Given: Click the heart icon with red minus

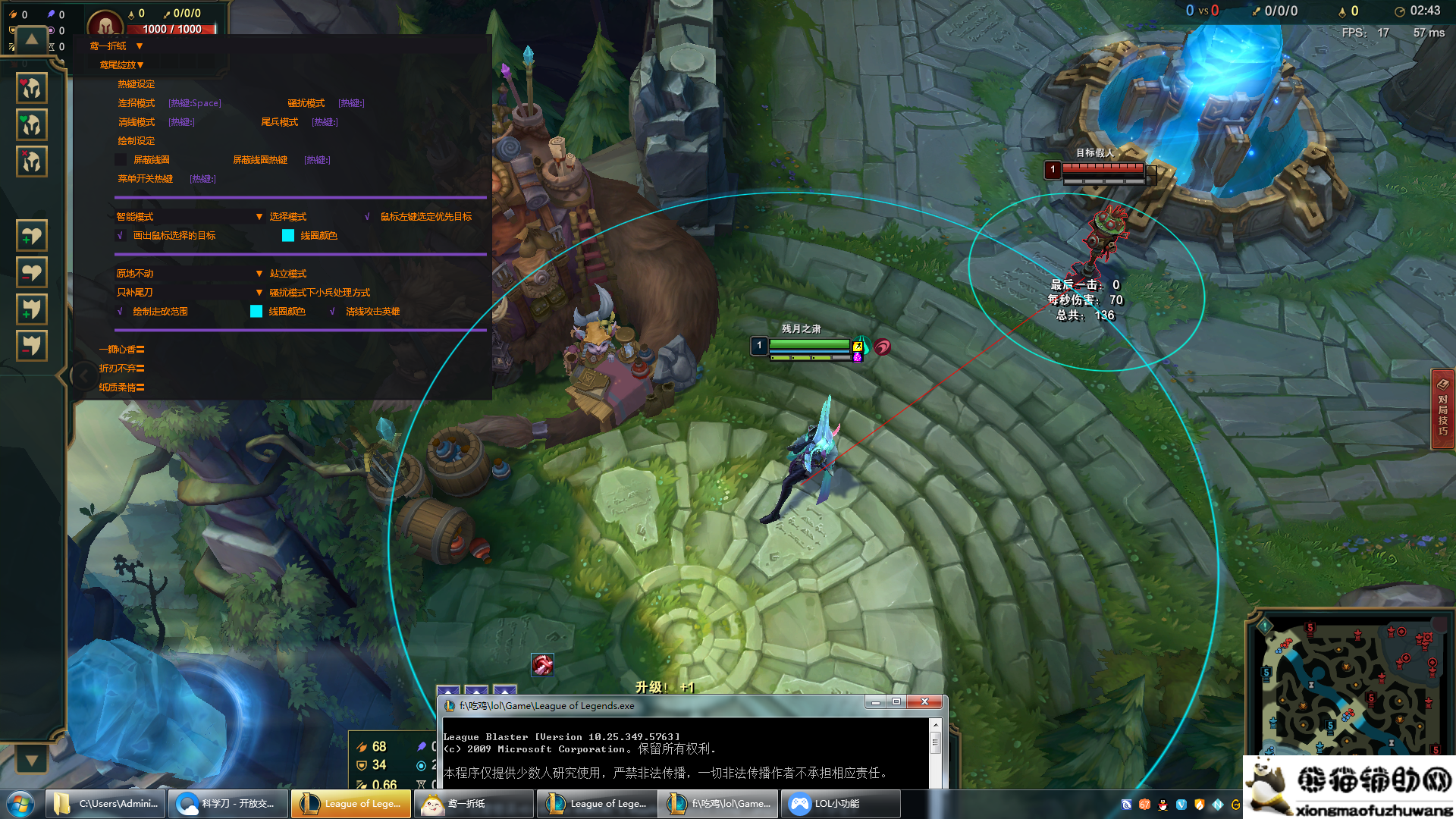Looking at the screenshot, I should 31,272.
